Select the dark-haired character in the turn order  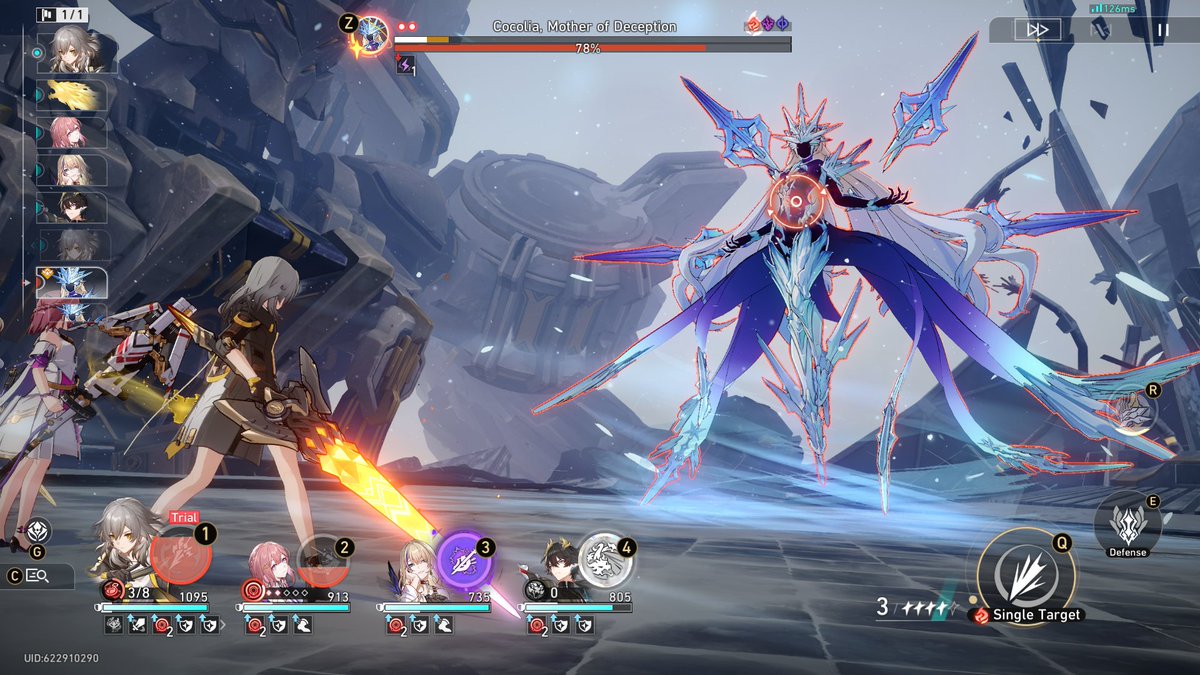click(73, 208)
